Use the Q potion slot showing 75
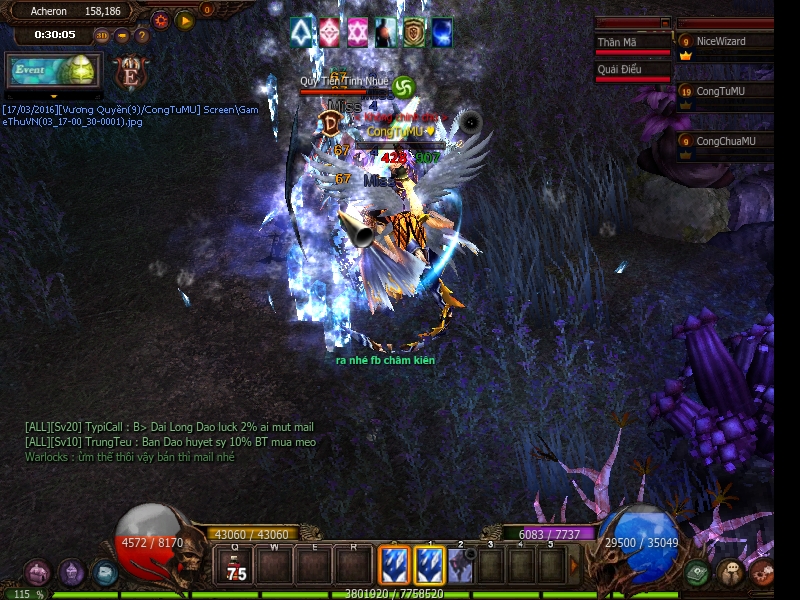Image resolution: width=800 pixels, height=600 pixels. click(237, 567)
